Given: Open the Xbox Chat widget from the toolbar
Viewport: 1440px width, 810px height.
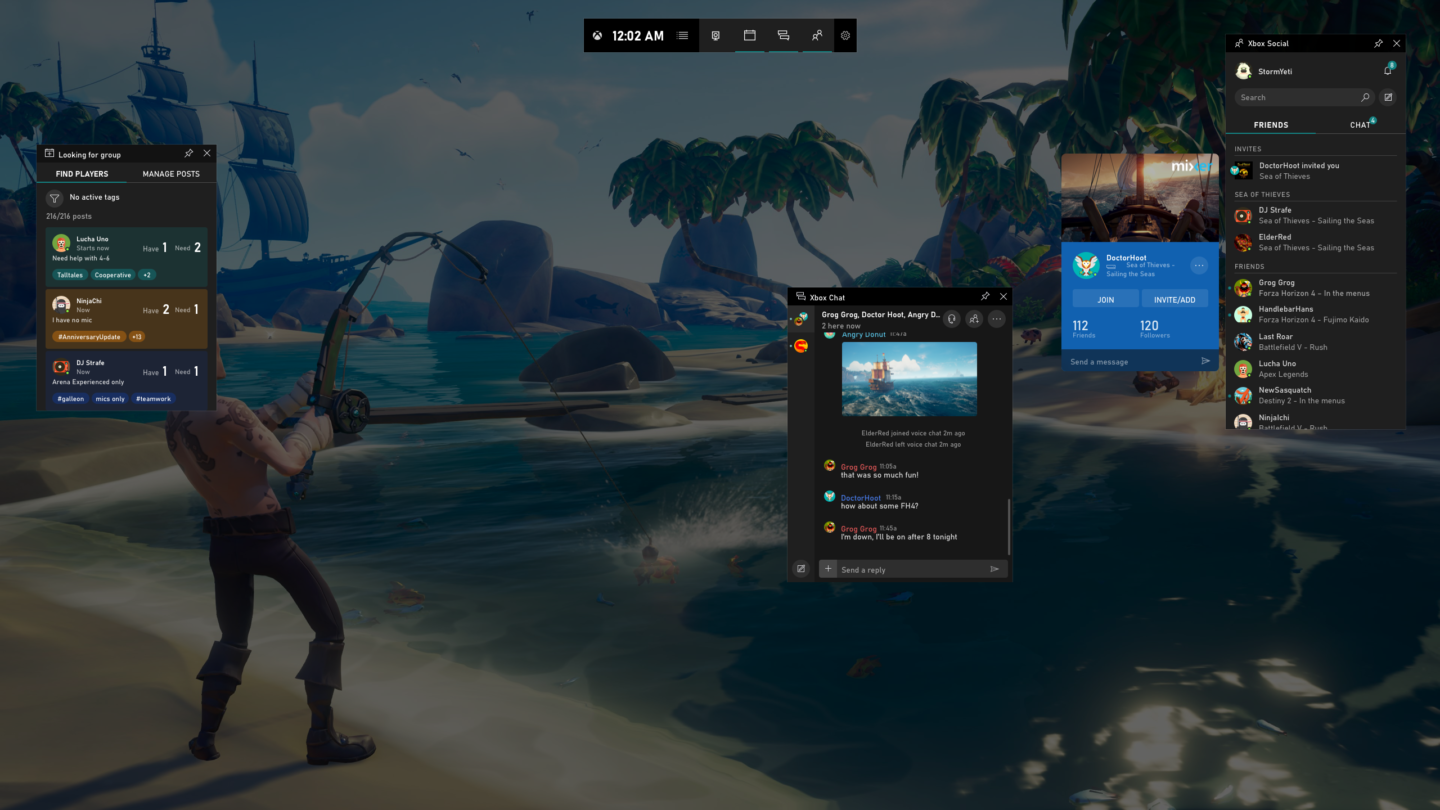Looking at the screenshot, I should 783,35.
